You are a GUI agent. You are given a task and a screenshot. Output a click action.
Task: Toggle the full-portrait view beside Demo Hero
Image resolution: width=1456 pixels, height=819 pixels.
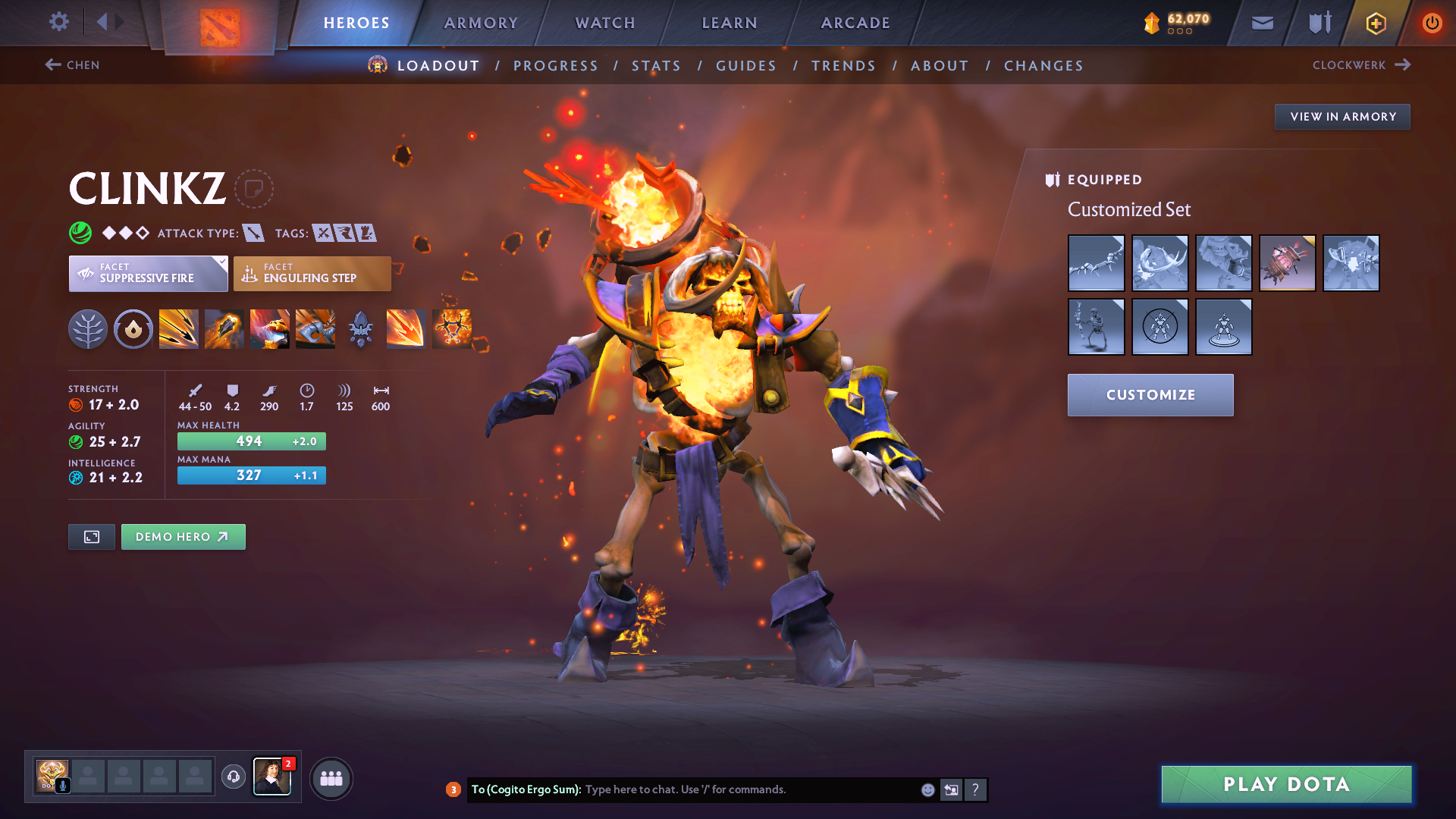tap(91, 536)
